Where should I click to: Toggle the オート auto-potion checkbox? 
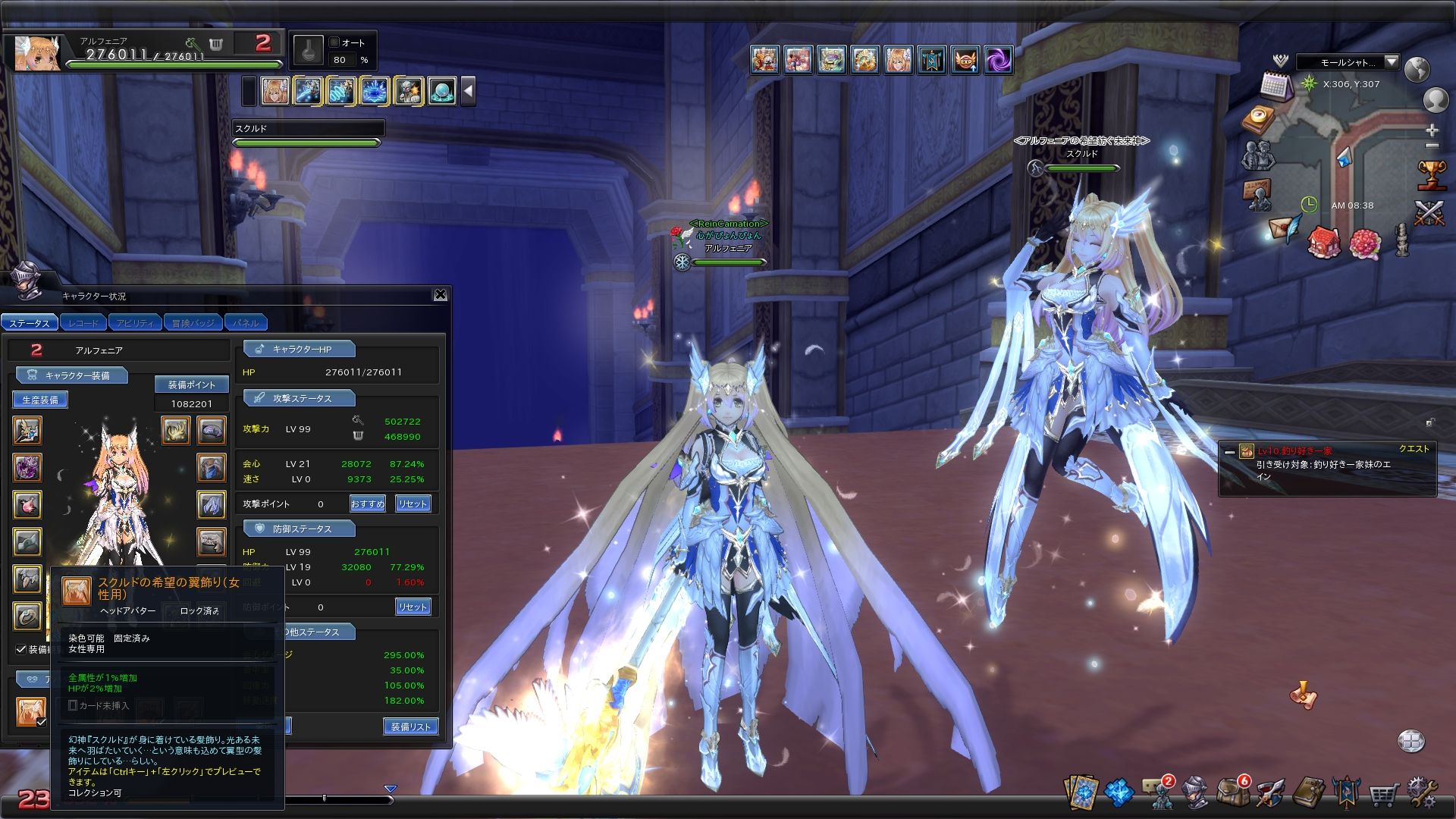(x=335, y=43)
